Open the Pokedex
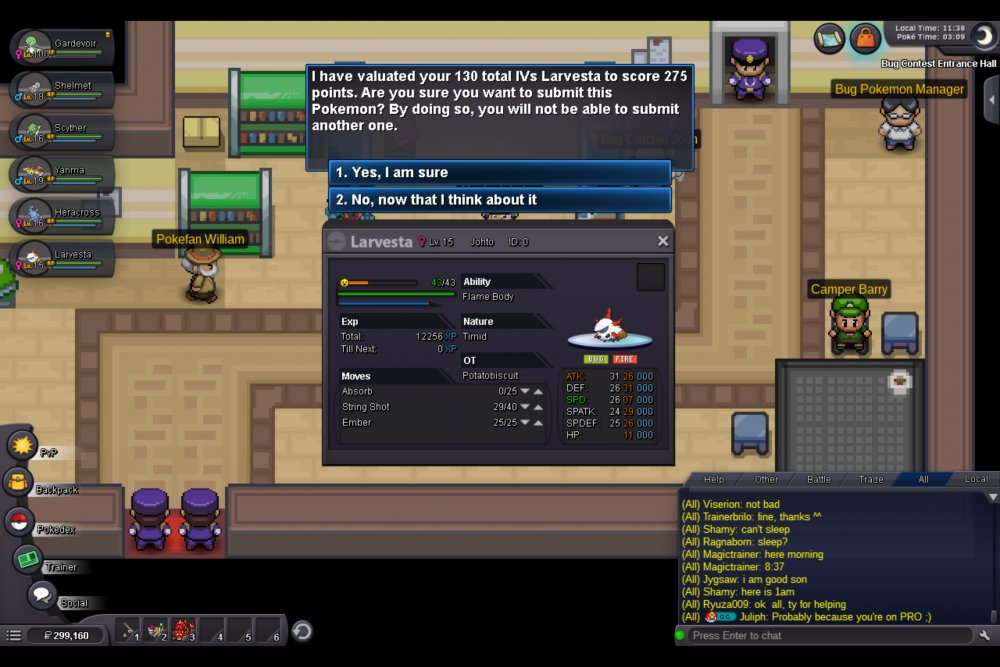The image size is (1000, 667). (19, 521)
